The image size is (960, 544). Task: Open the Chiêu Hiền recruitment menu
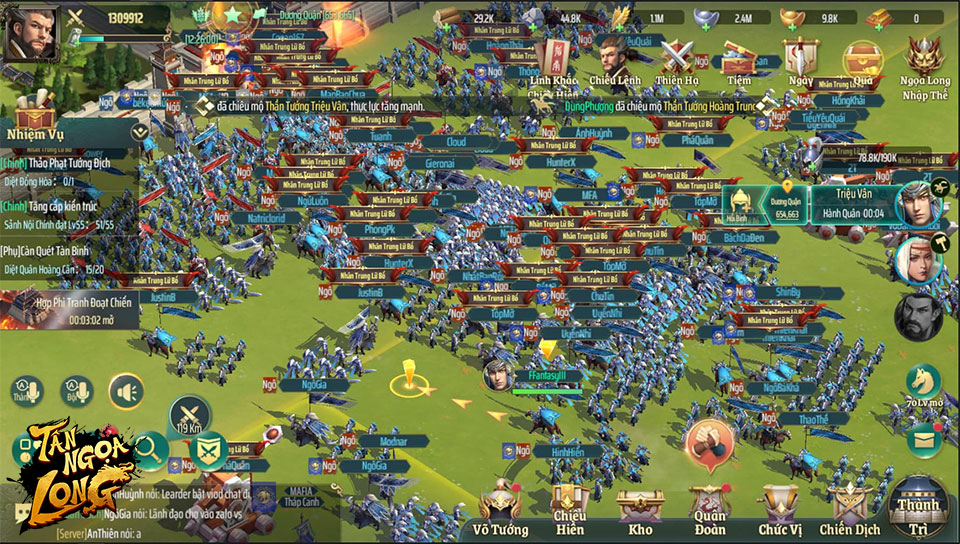tap(569, 505)
